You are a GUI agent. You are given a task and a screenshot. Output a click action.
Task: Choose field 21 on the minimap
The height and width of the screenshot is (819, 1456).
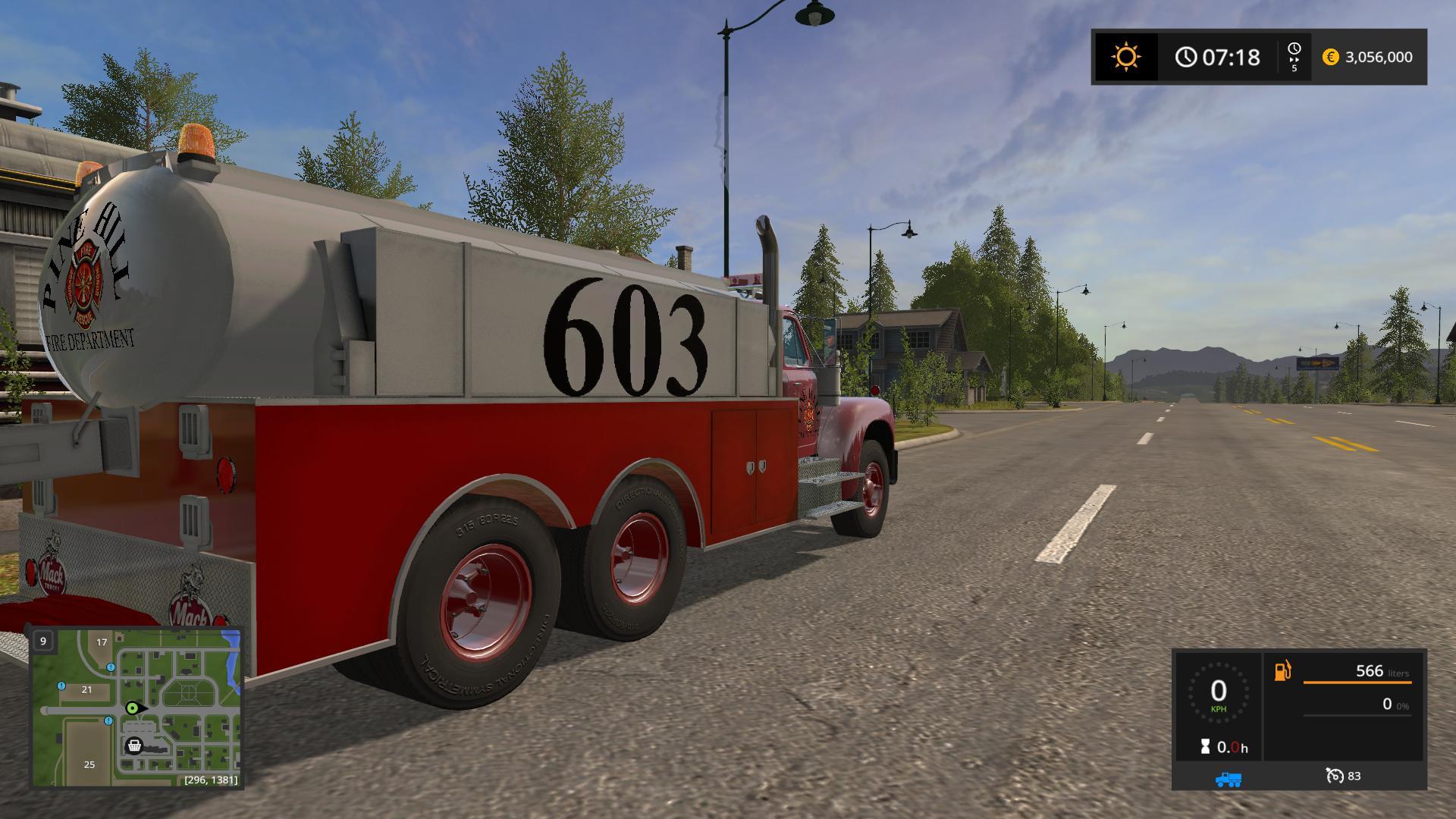tap(86, 689)
